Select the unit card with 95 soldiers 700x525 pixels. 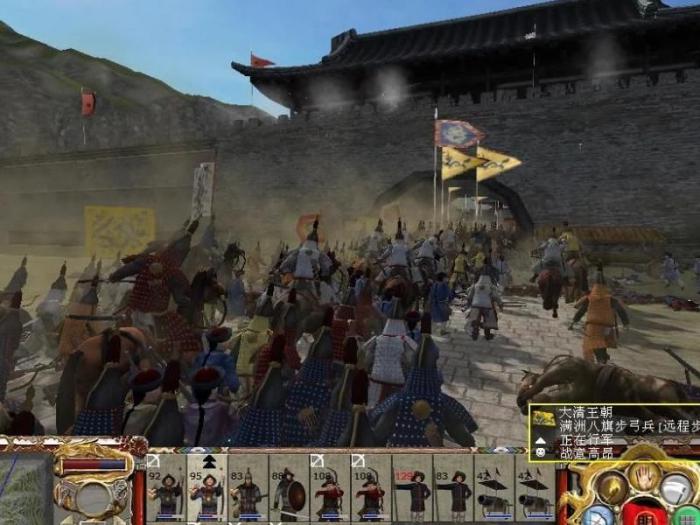(x=207, y=489)
